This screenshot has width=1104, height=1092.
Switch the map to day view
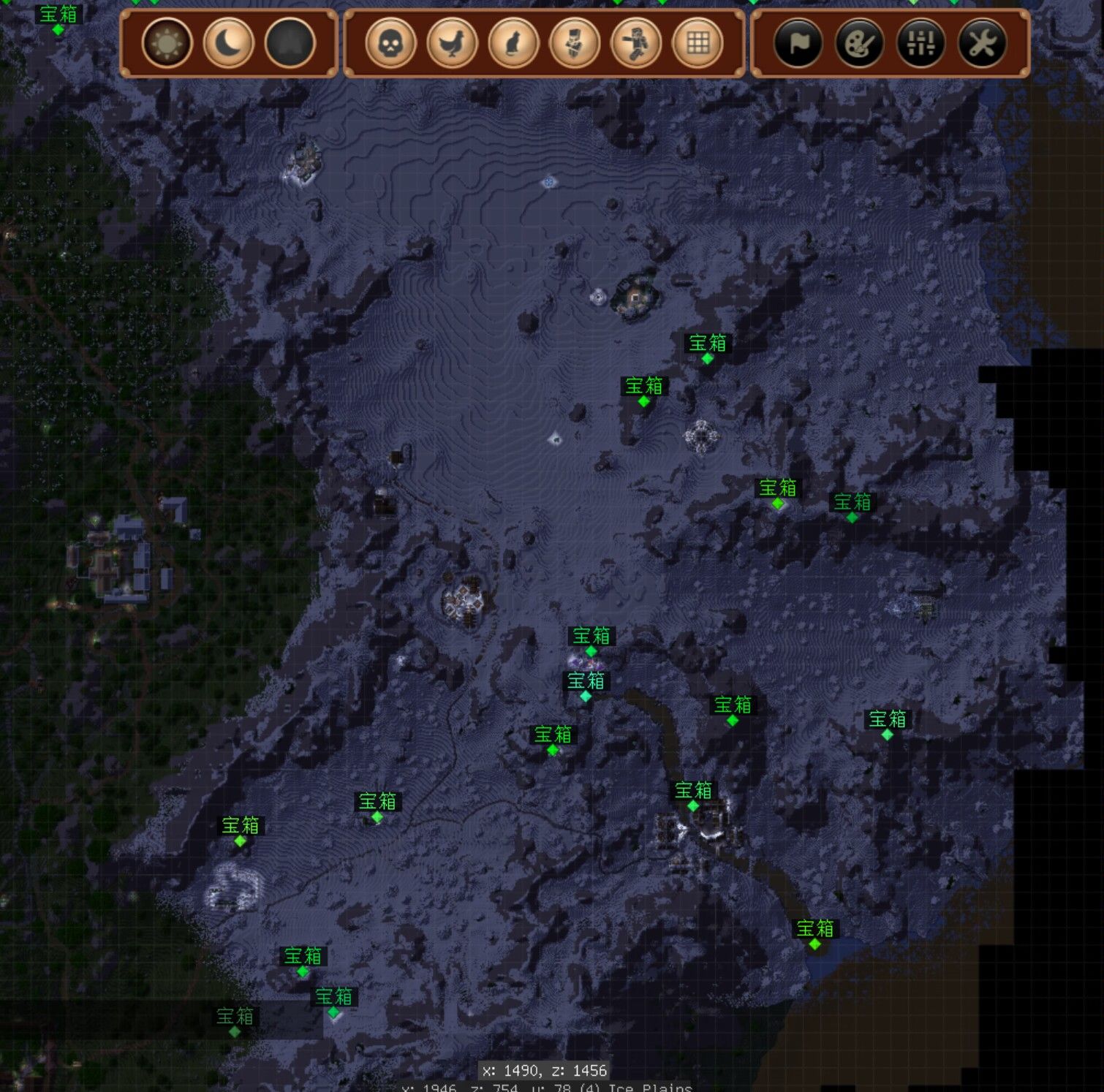(x=167, y=43)
